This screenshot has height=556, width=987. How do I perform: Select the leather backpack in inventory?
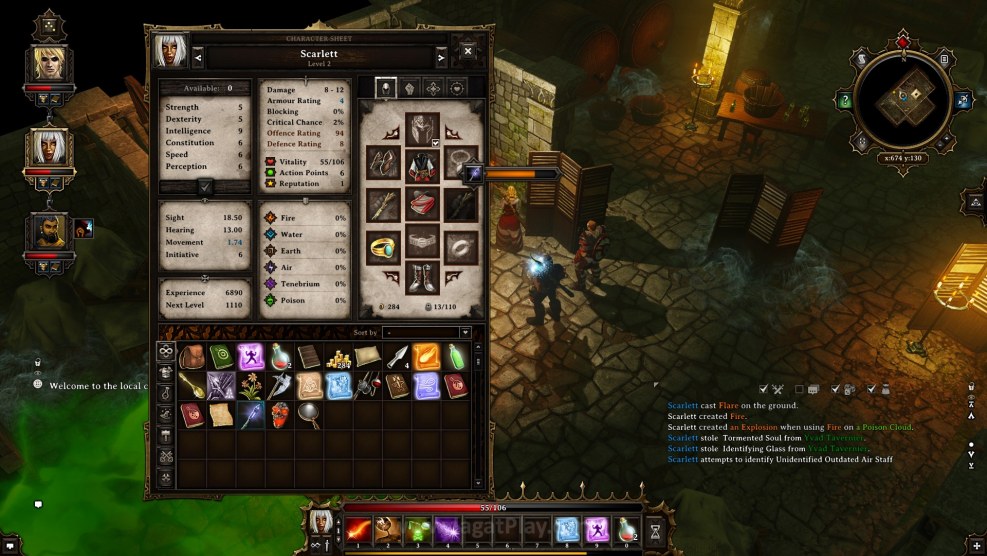(192, 357)
